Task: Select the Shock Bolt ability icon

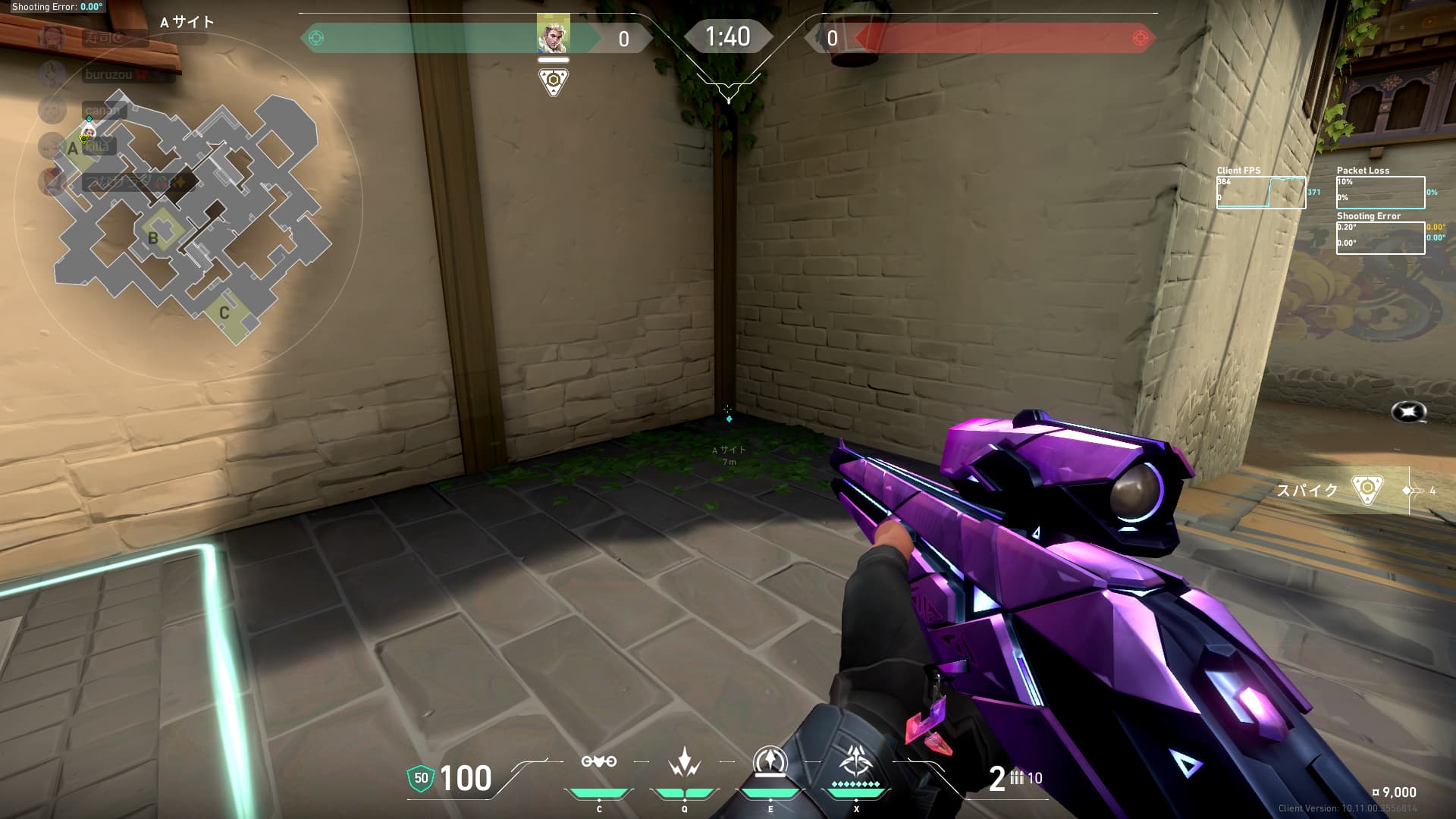Action: click(684, 762)
